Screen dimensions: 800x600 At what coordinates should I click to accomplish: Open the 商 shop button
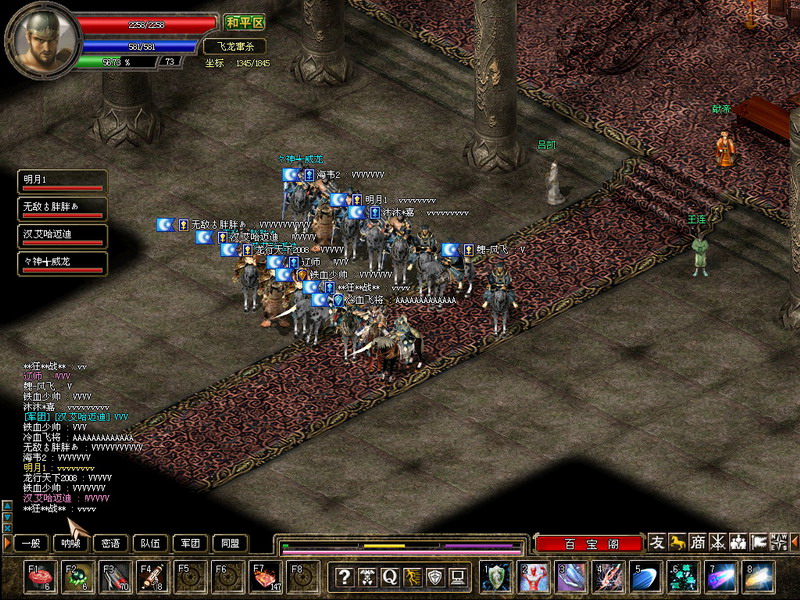698,542
